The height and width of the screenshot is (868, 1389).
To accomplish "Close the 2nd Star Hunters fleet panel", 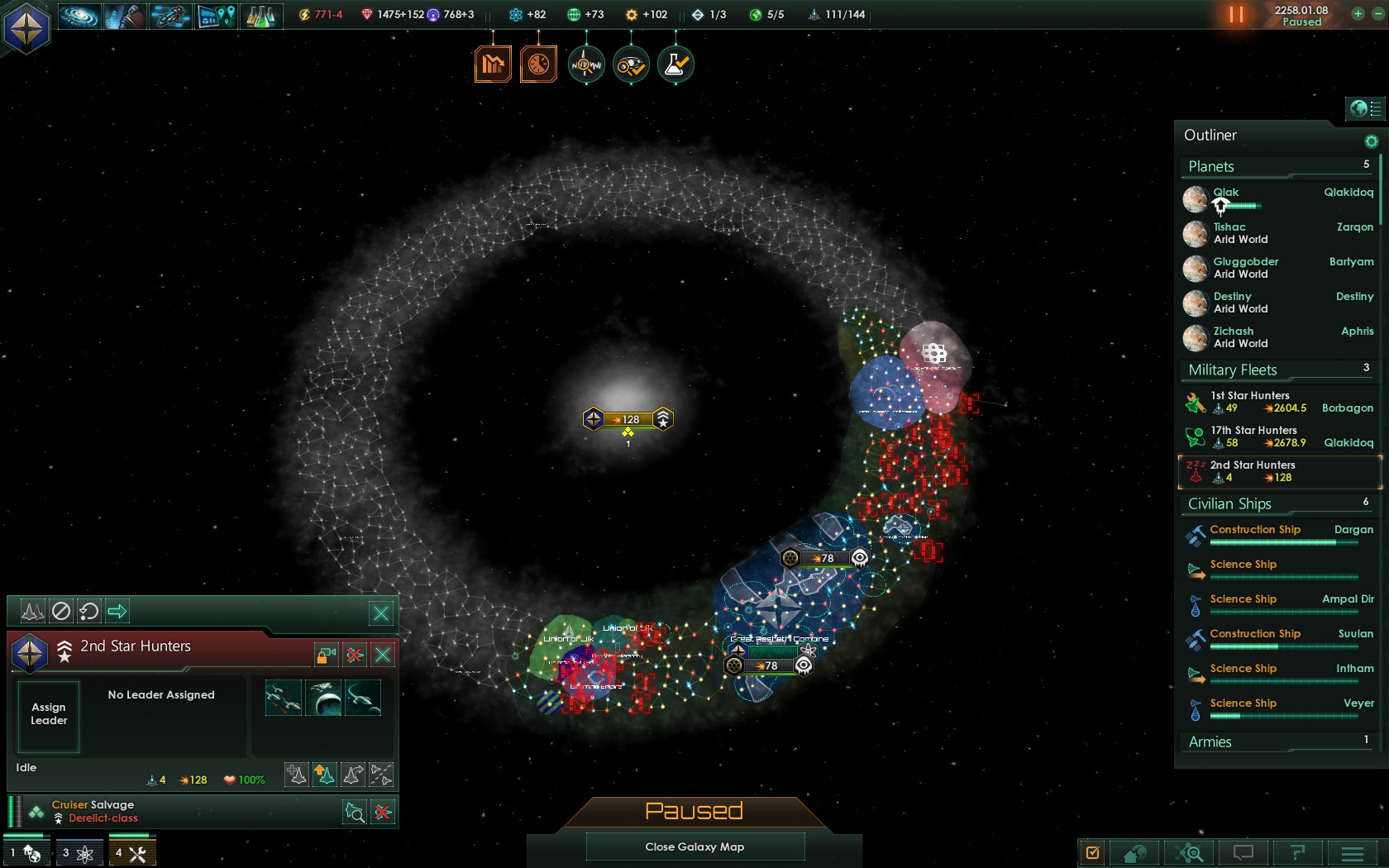I will click(x=383, y=656).
